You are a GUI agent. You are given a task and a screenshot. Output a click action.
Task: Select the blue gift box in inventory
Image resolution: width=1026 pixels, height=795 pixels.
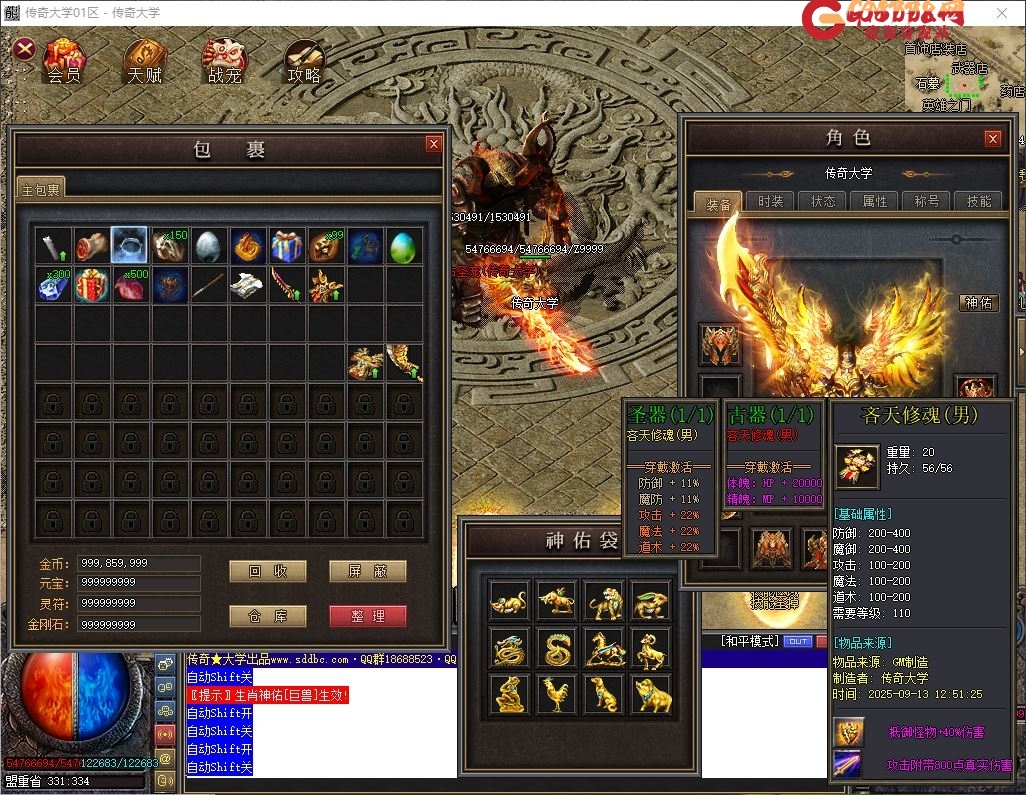[287, 246]
